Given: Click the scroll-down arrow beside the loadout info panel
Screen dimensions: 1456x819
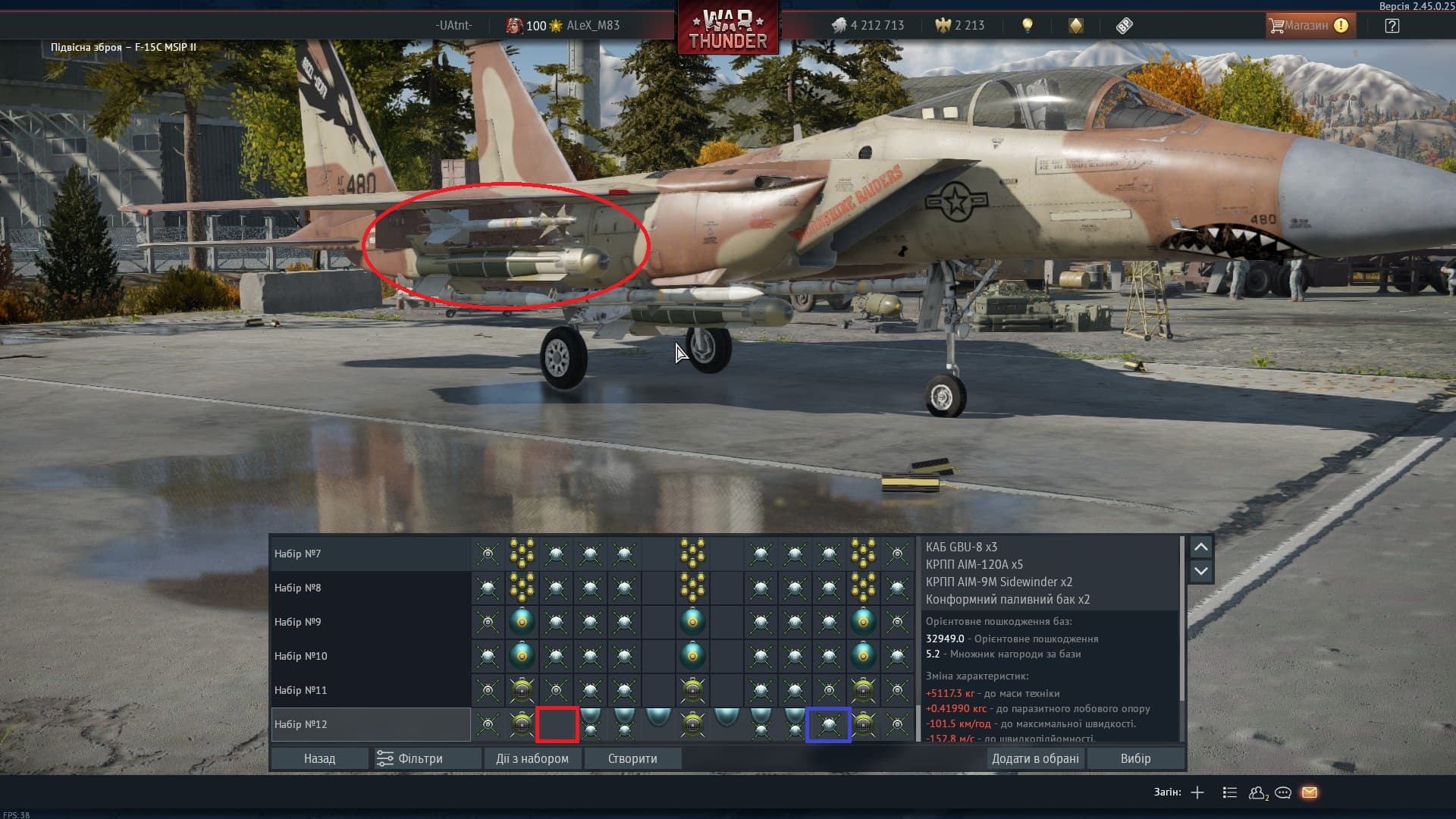Looking at the screenshot, I should 1200,570.
